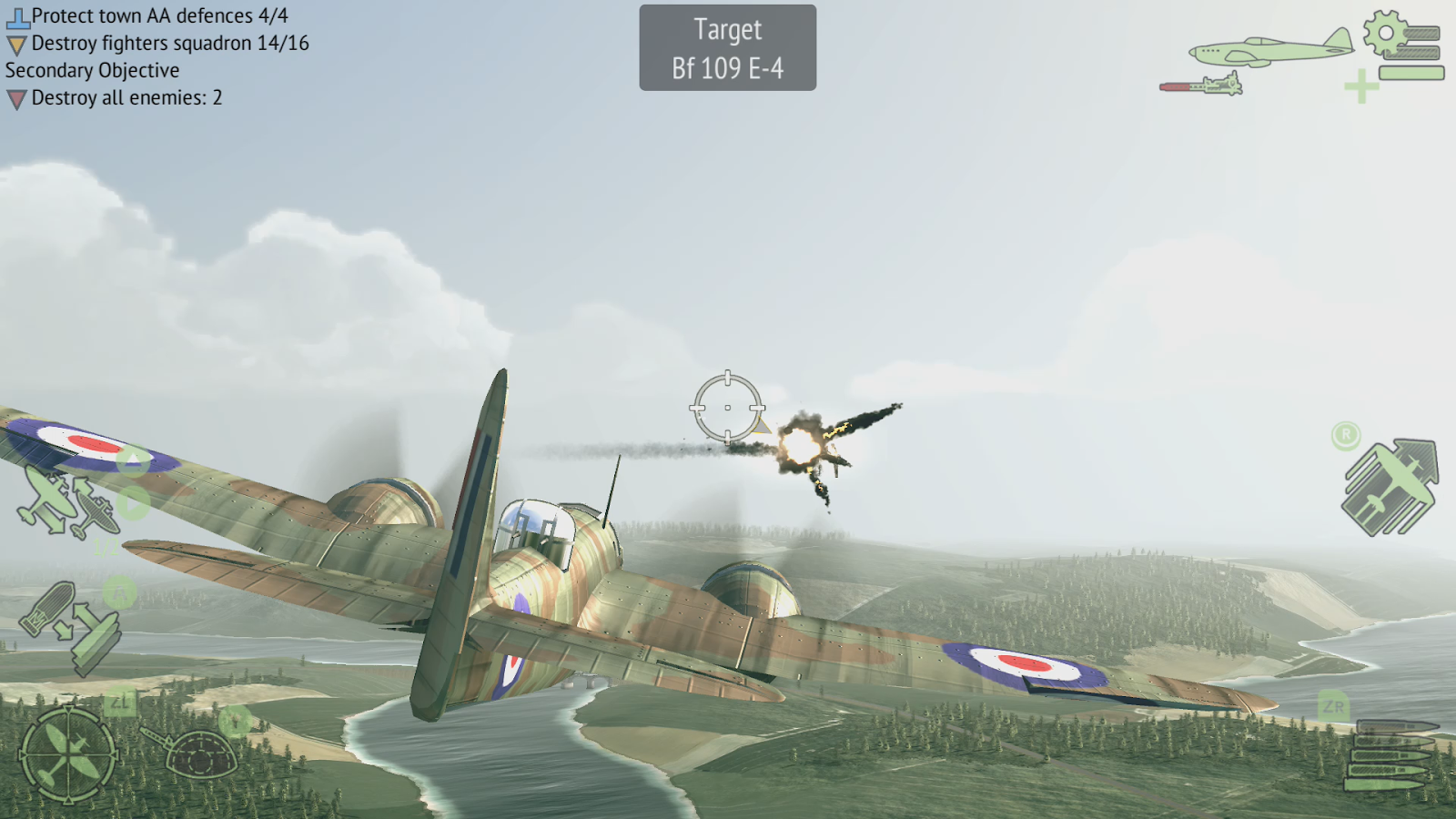Click the Destroy all enemies secondary objective
This screenshot has height=819, width=1456.
tap(126, 98)
